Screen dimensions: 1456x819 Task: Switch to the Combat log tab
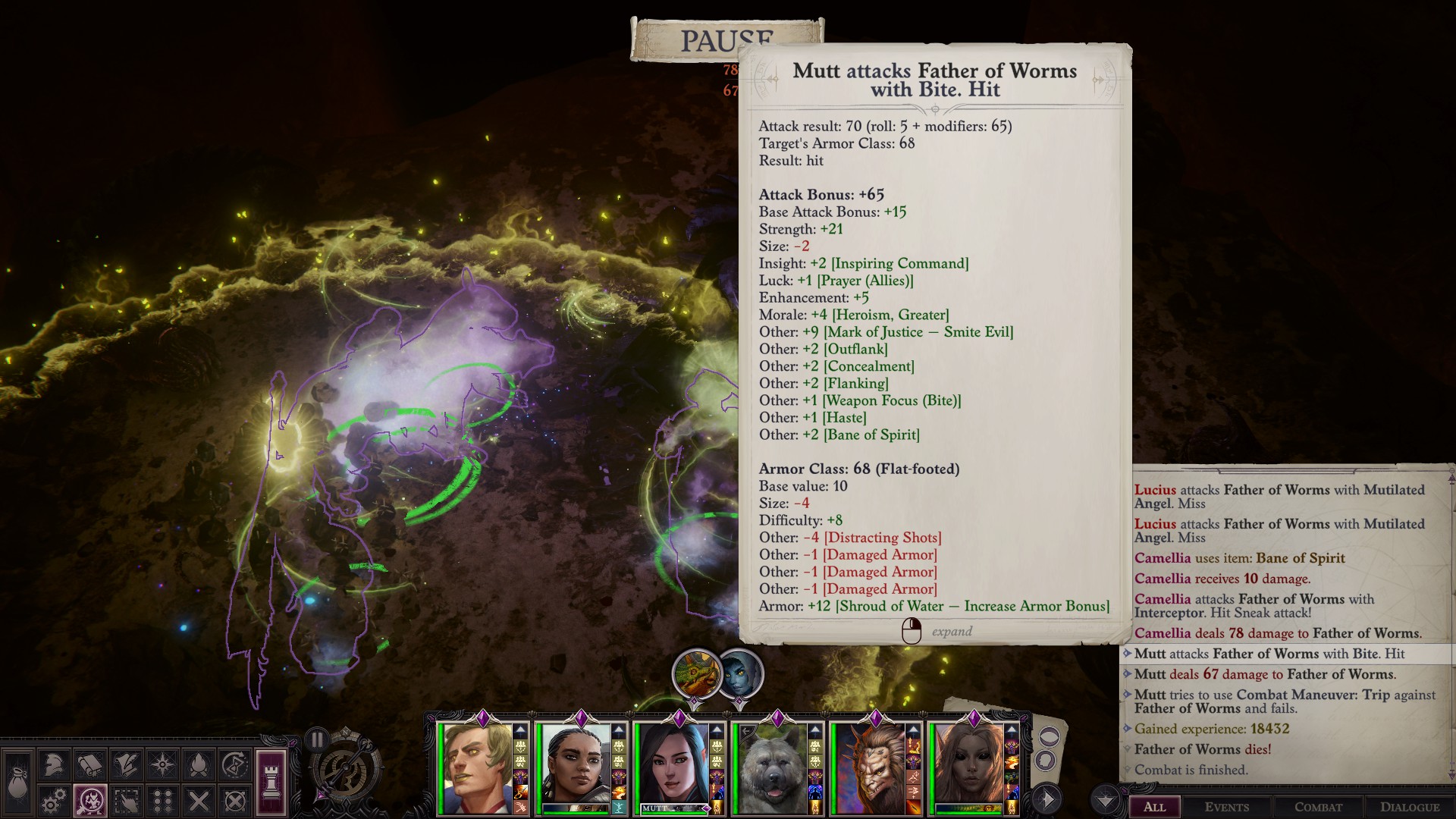pyautogui.click(x=1318, y=807)
